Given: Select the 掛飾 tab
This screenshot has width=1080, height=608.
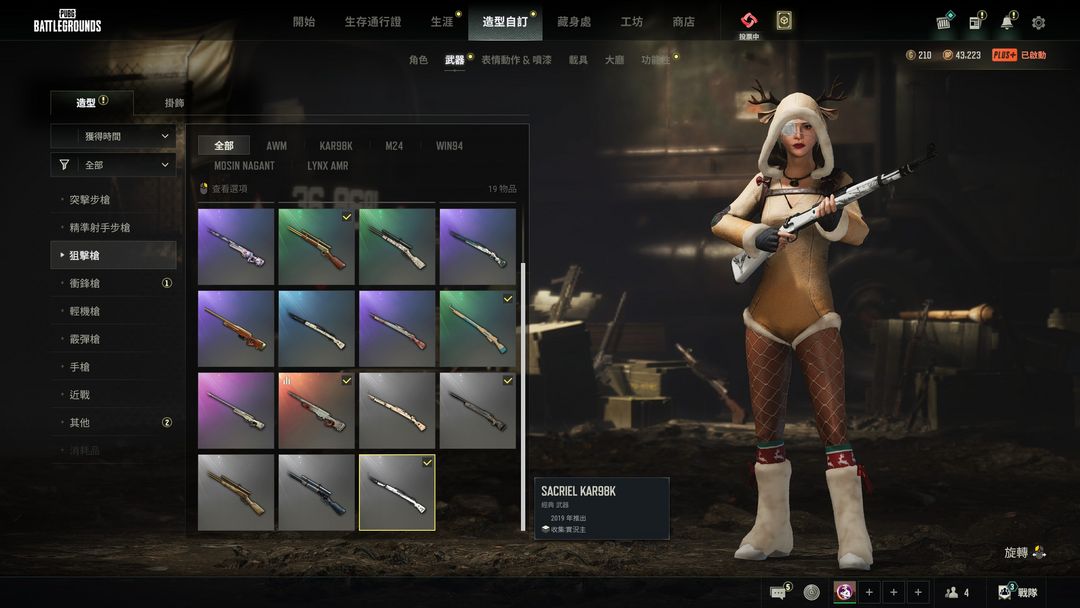Looking at the screenshot, I should (x=174, y=103).
